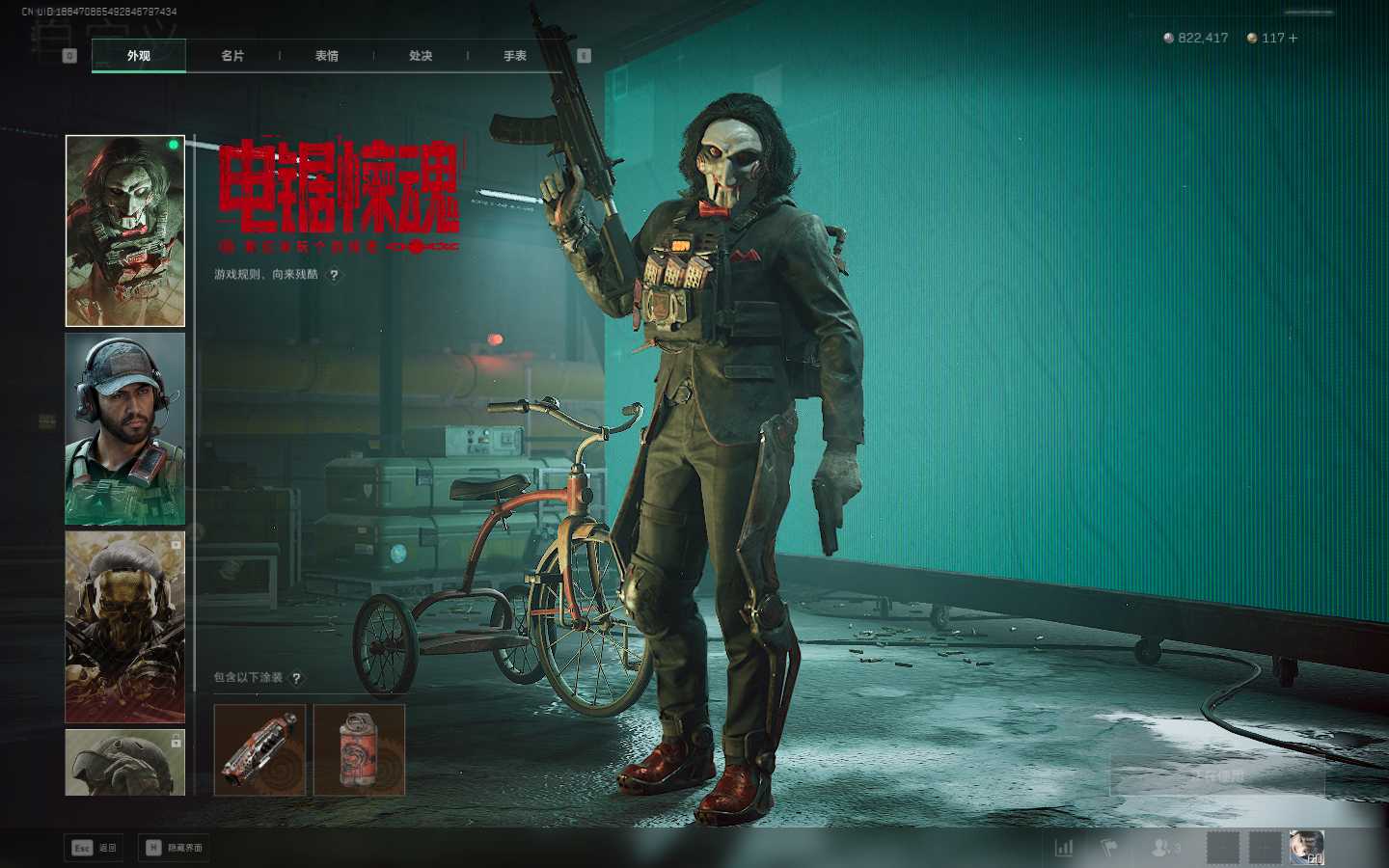This screenshot has width=1389, height=868.
Task: Select the 手表 watch tab
Action: pyautogui.click(x=515, y=56)
